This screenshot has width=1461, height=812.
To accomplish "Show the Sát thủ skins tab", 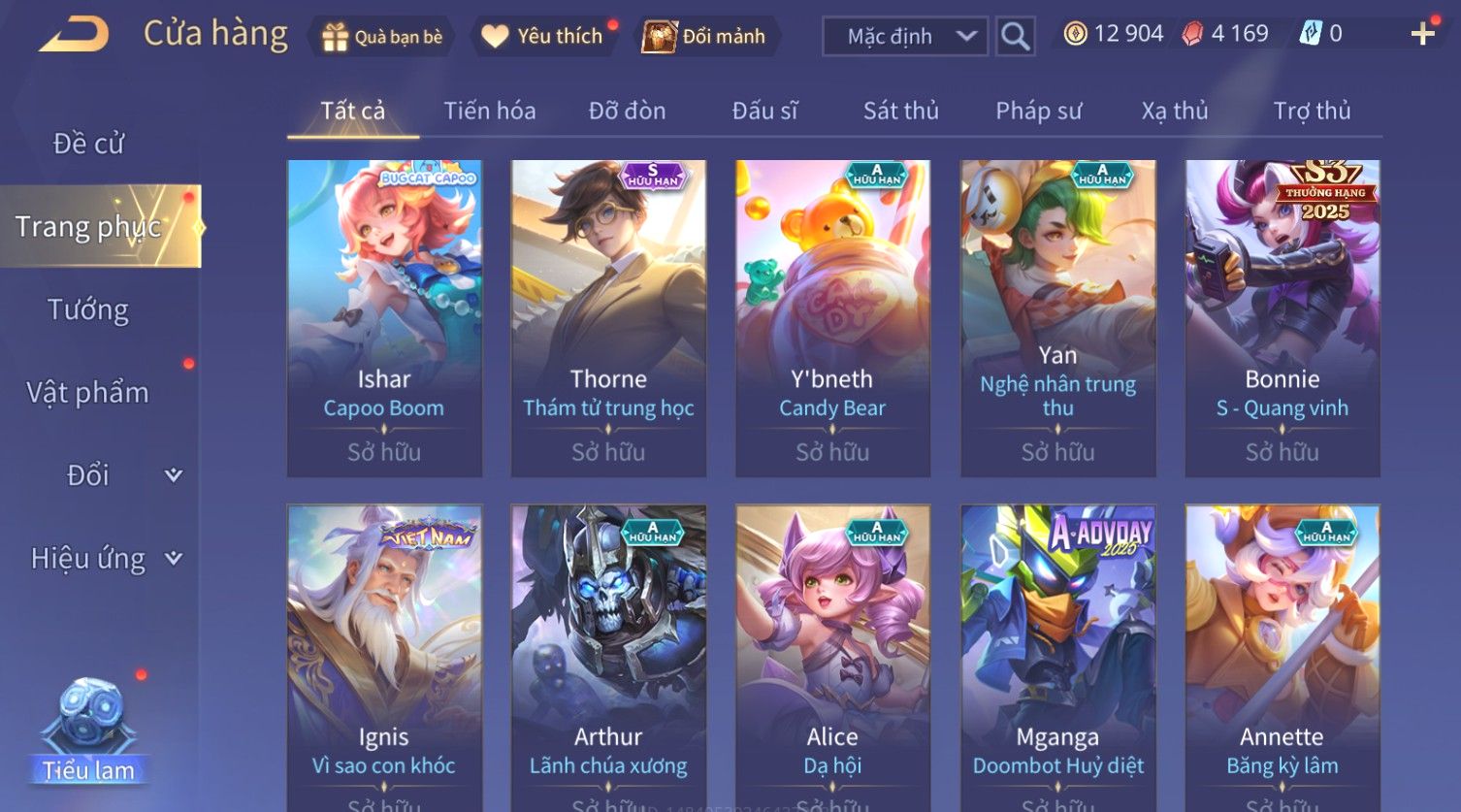I will click(900, 111).
